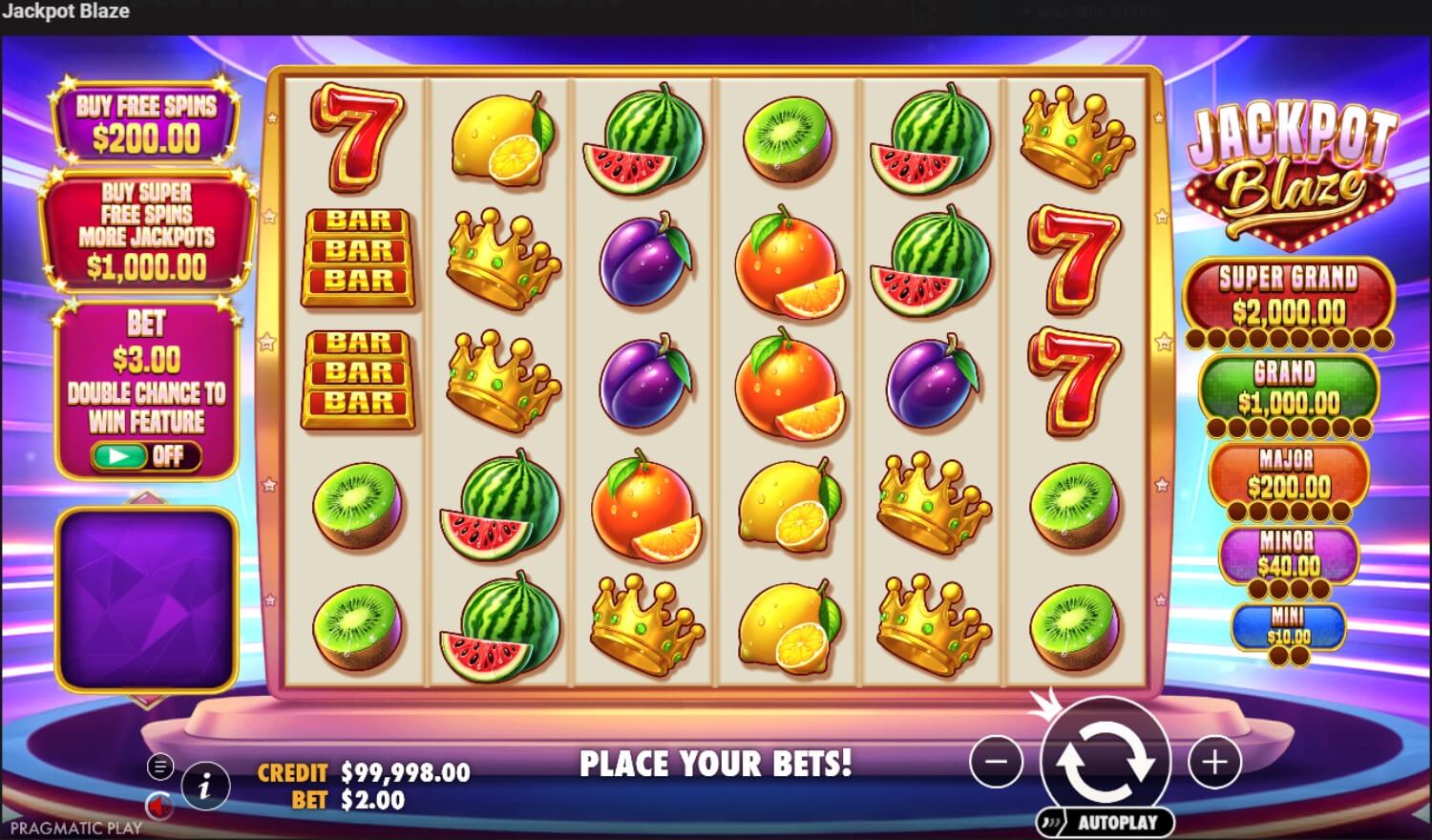Image resolution: width=1432 pixels, height=840 pixels.
Task: Open the hamburger settings menu
Action: coord(160,766)
